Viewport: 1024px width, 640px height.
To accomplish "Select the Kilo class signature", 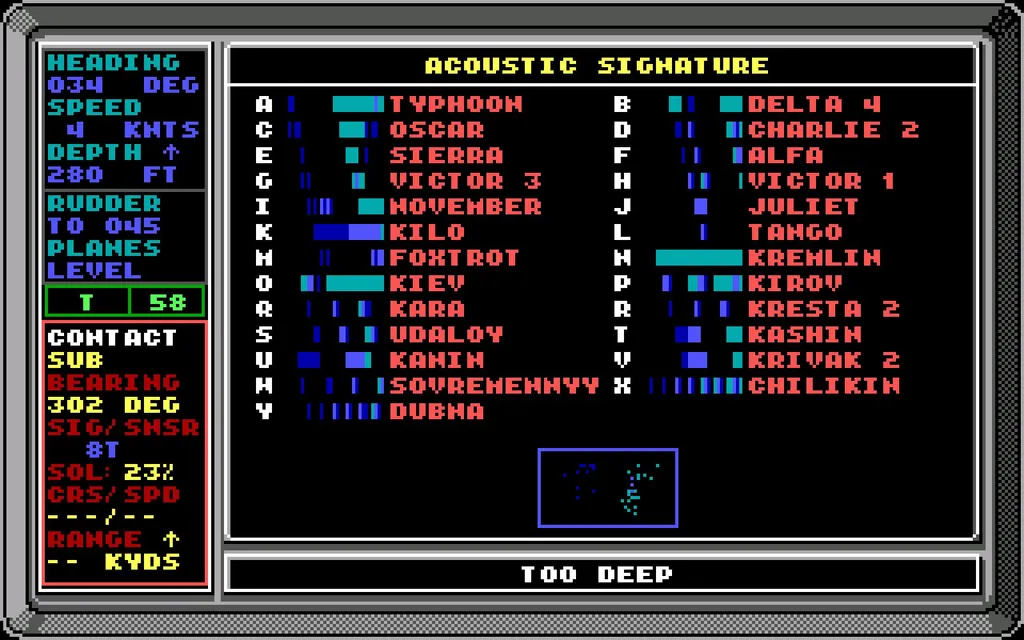I will 427,232.
